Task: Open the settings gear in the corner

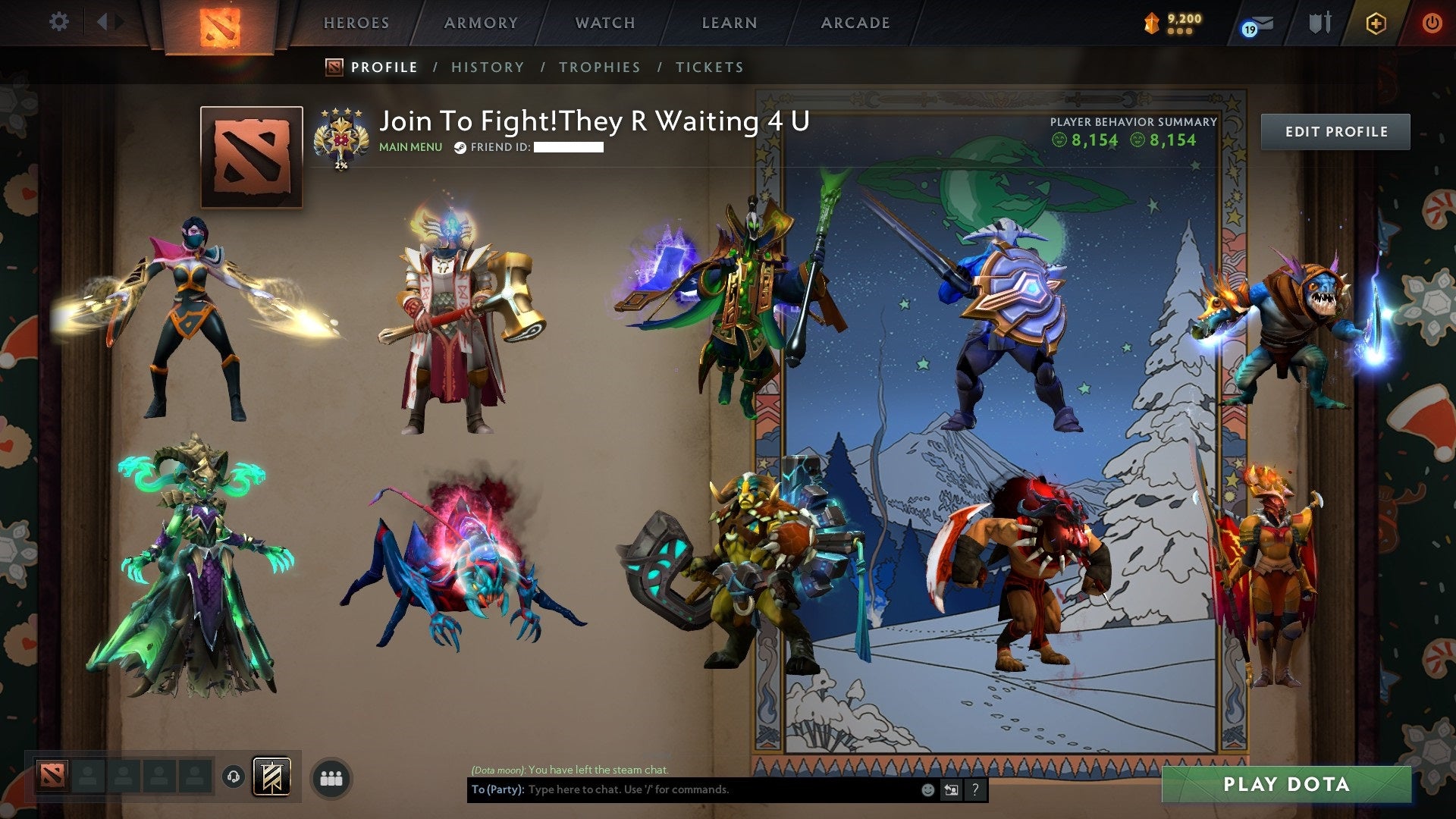Action: tap(58, 22)
